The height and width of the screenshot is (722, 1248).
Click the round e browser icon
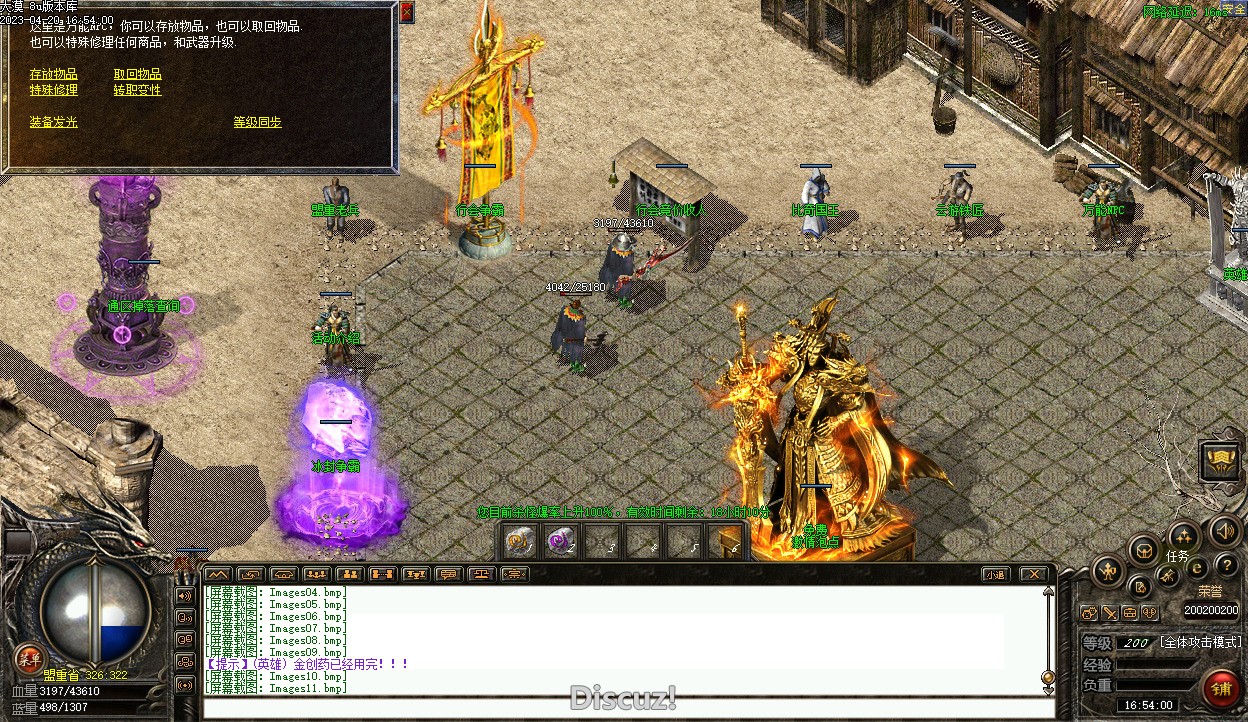(x=1196, y=568)
